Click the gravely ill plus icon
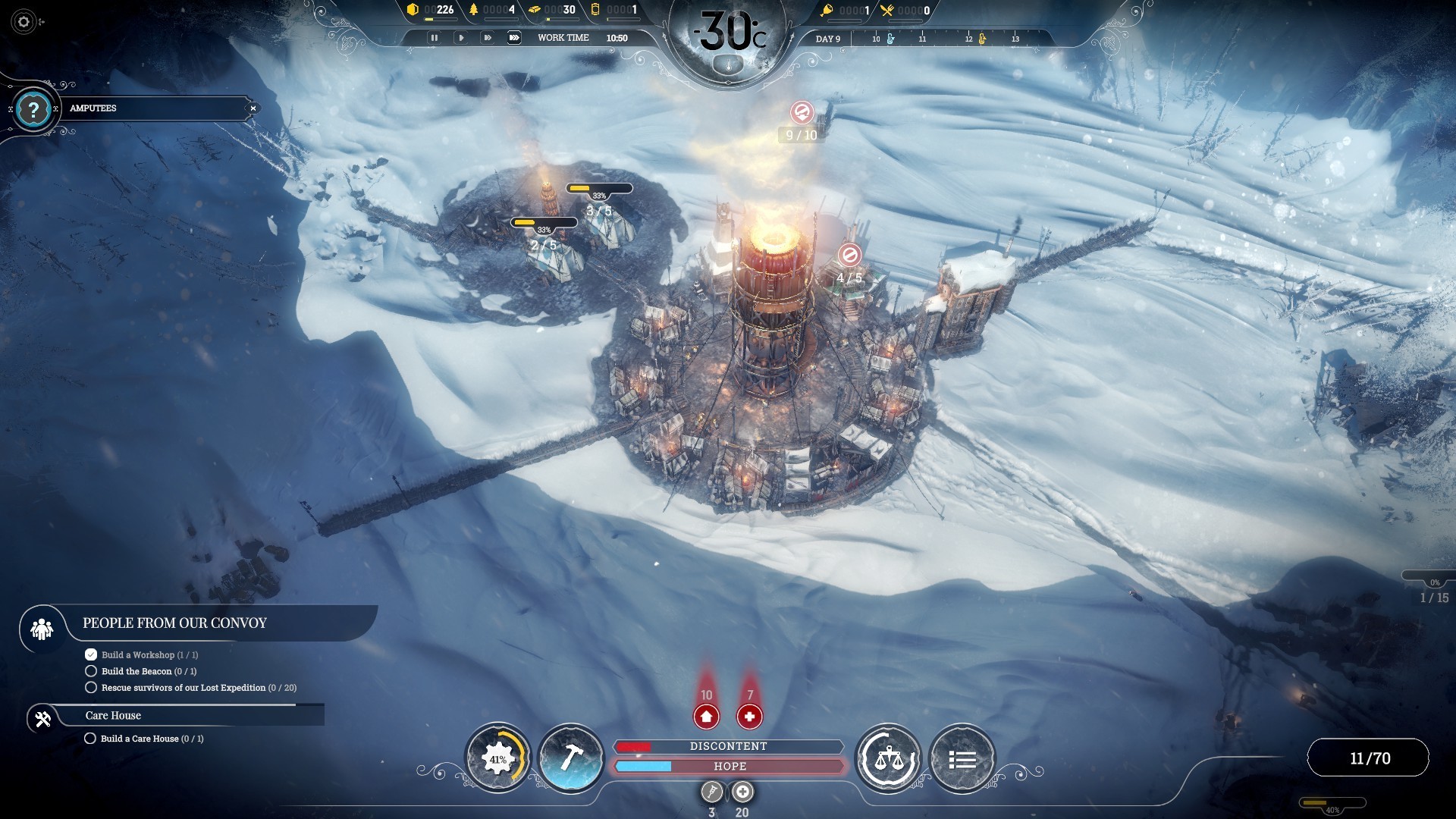Screen dimensions: 1456x819 click(x=742, y=792)
